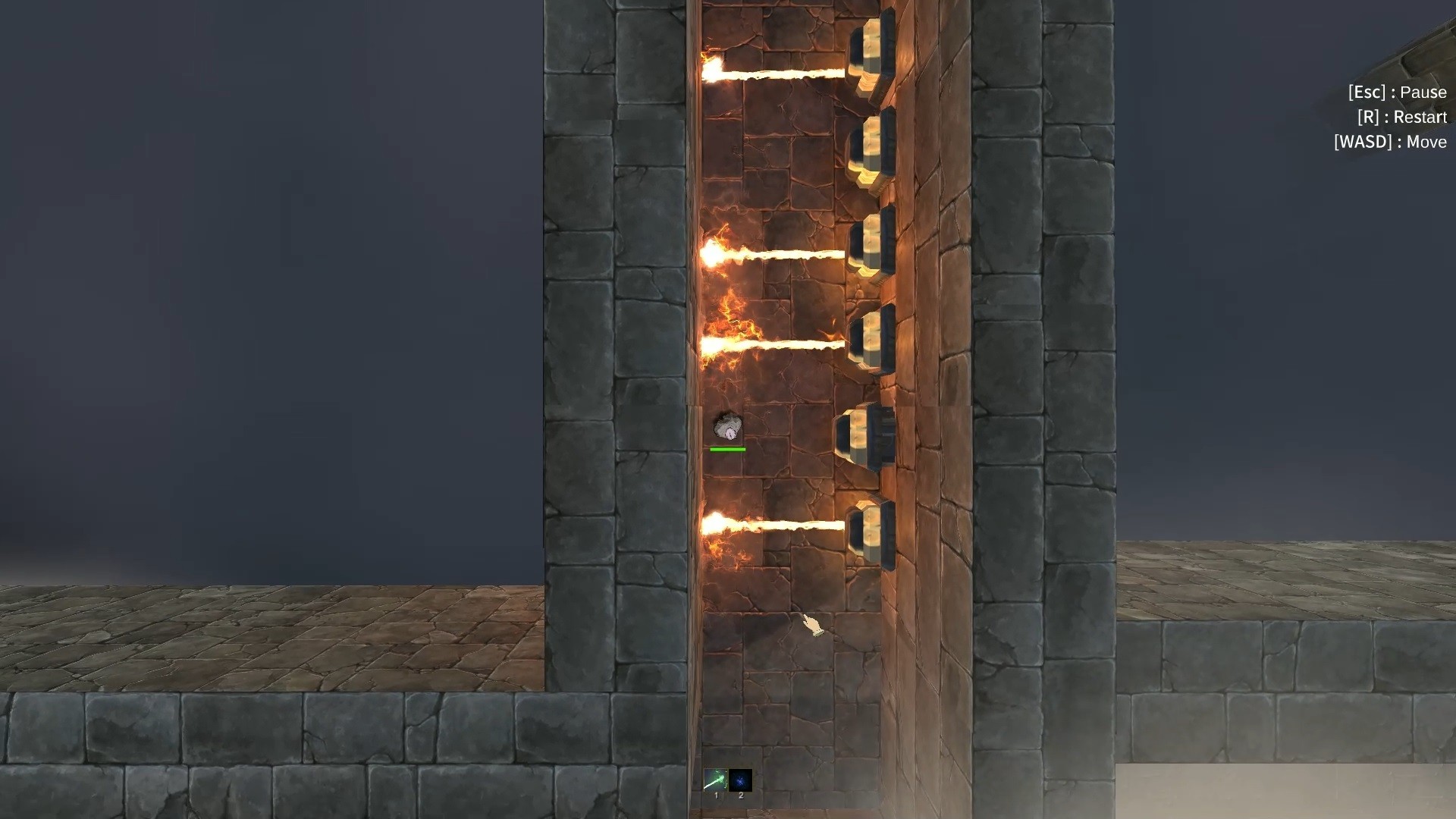Click the green health bar

pyautogui.click(x=726, y=449)
